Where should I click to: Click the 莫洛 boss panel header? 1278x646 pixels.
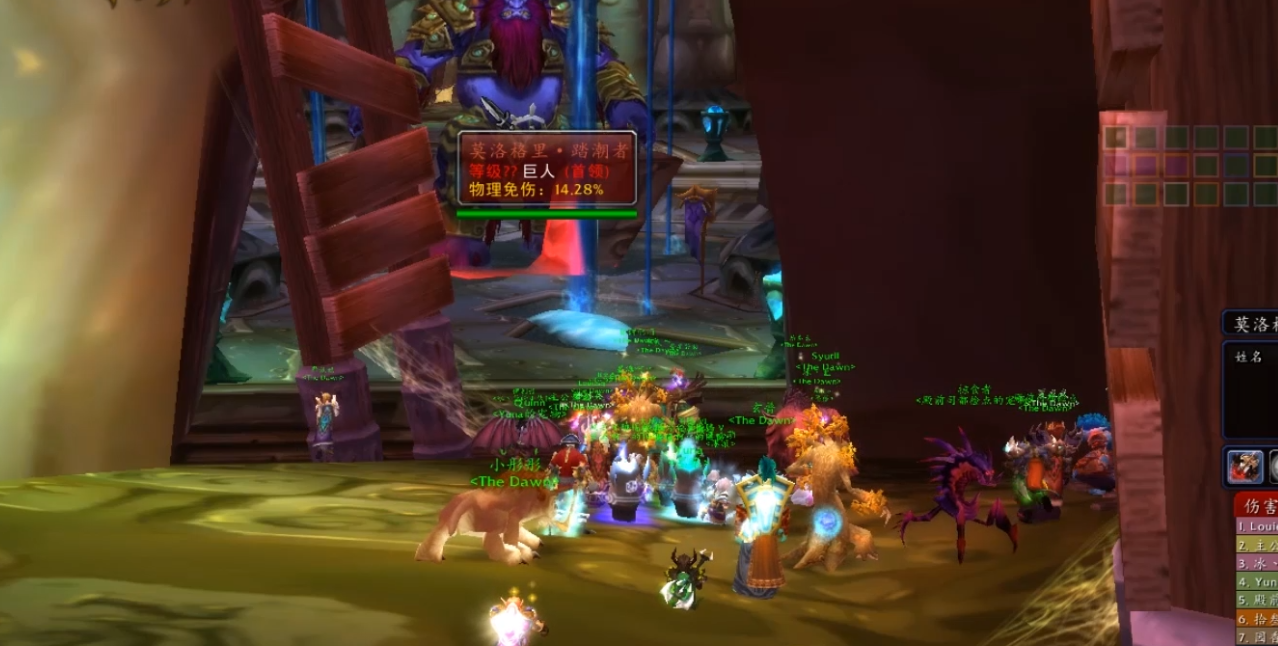click(1252, 324)
